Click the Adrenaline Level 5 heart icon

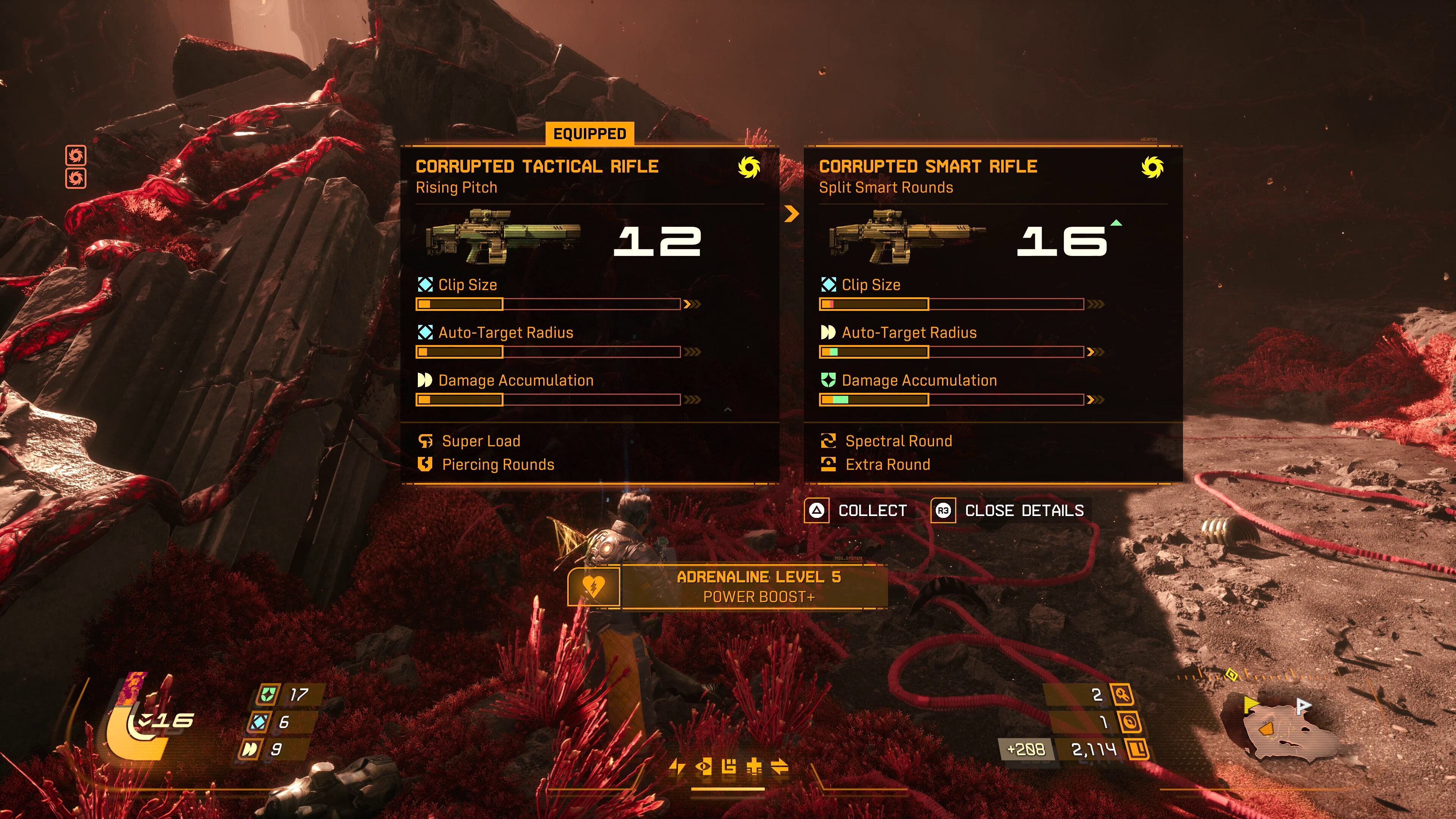[593, 587]
